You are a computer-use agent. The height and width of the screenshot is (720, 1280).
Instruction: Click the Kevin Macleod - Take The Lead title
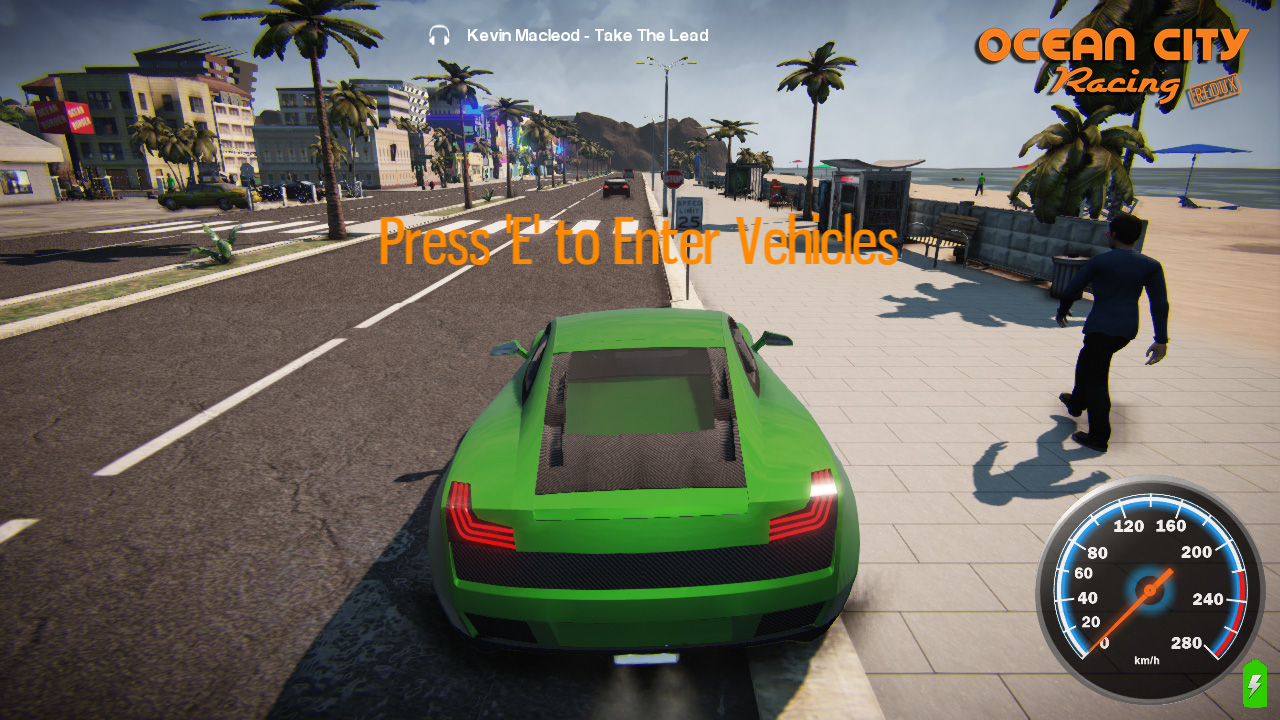coord(586,35)
